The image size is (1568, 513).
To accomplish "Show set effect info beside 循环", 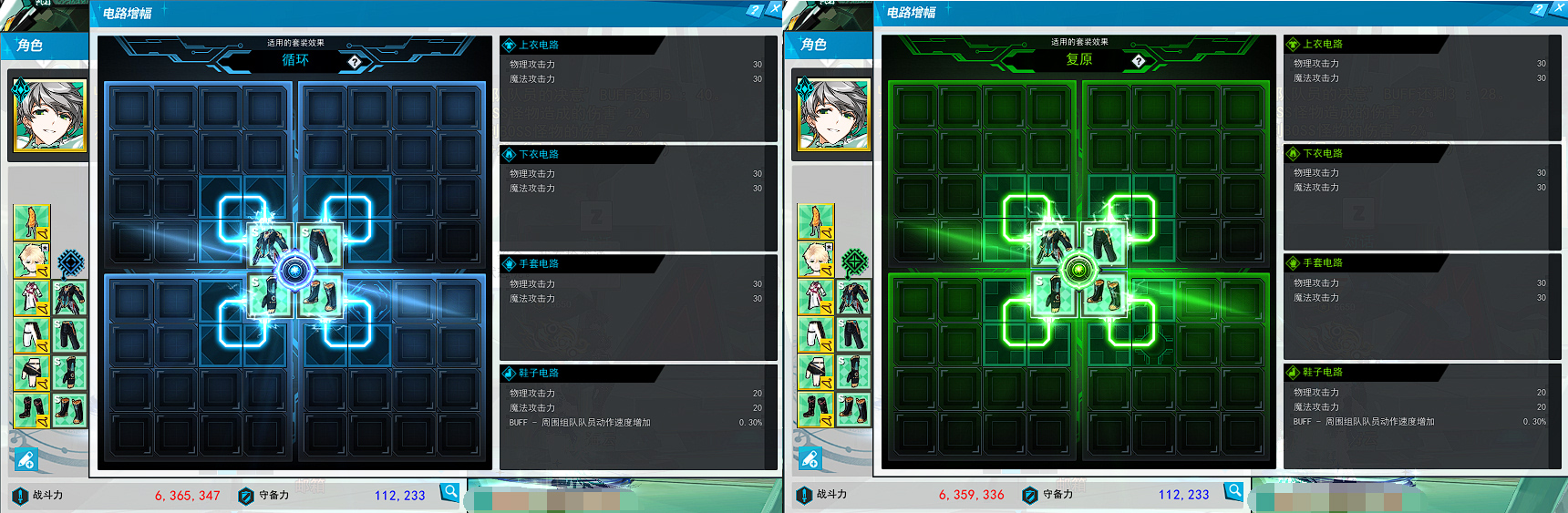I will pos(355,62).
